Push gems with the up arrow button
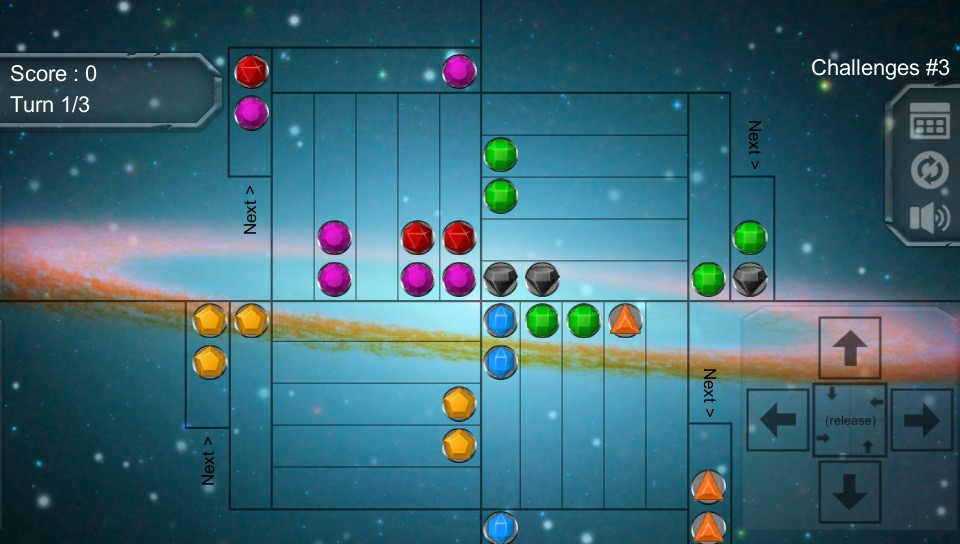Viewport: 960px width, 544px height. coord(850,349)
